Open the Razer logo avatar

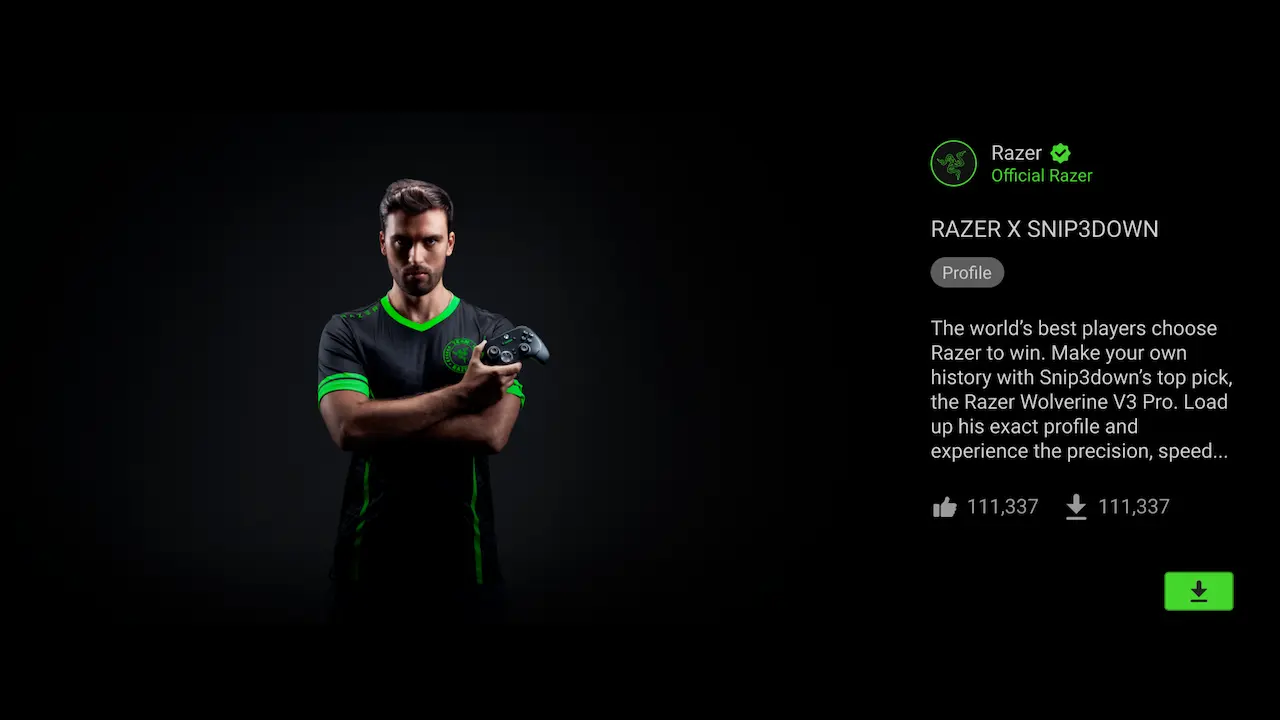pos(953,163)
